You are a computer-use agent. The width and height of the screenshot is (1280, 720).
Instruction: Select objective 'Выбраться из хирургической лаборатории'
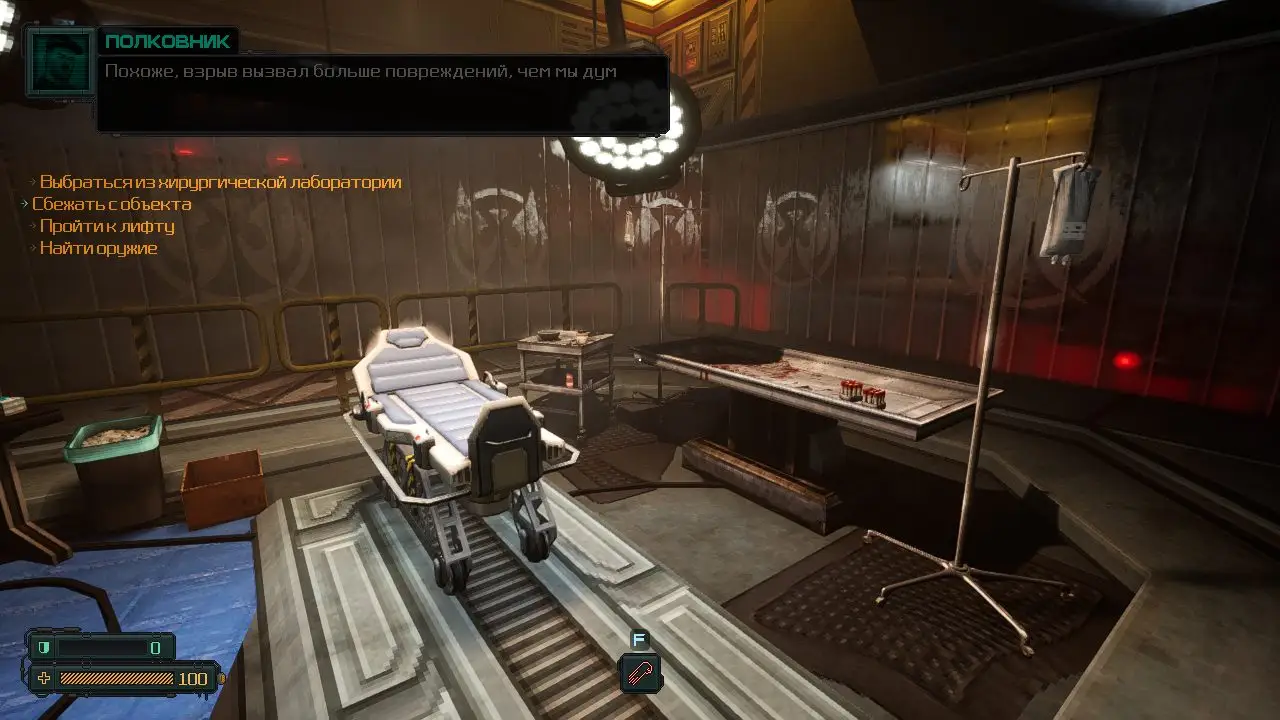(x=220, y=182)
